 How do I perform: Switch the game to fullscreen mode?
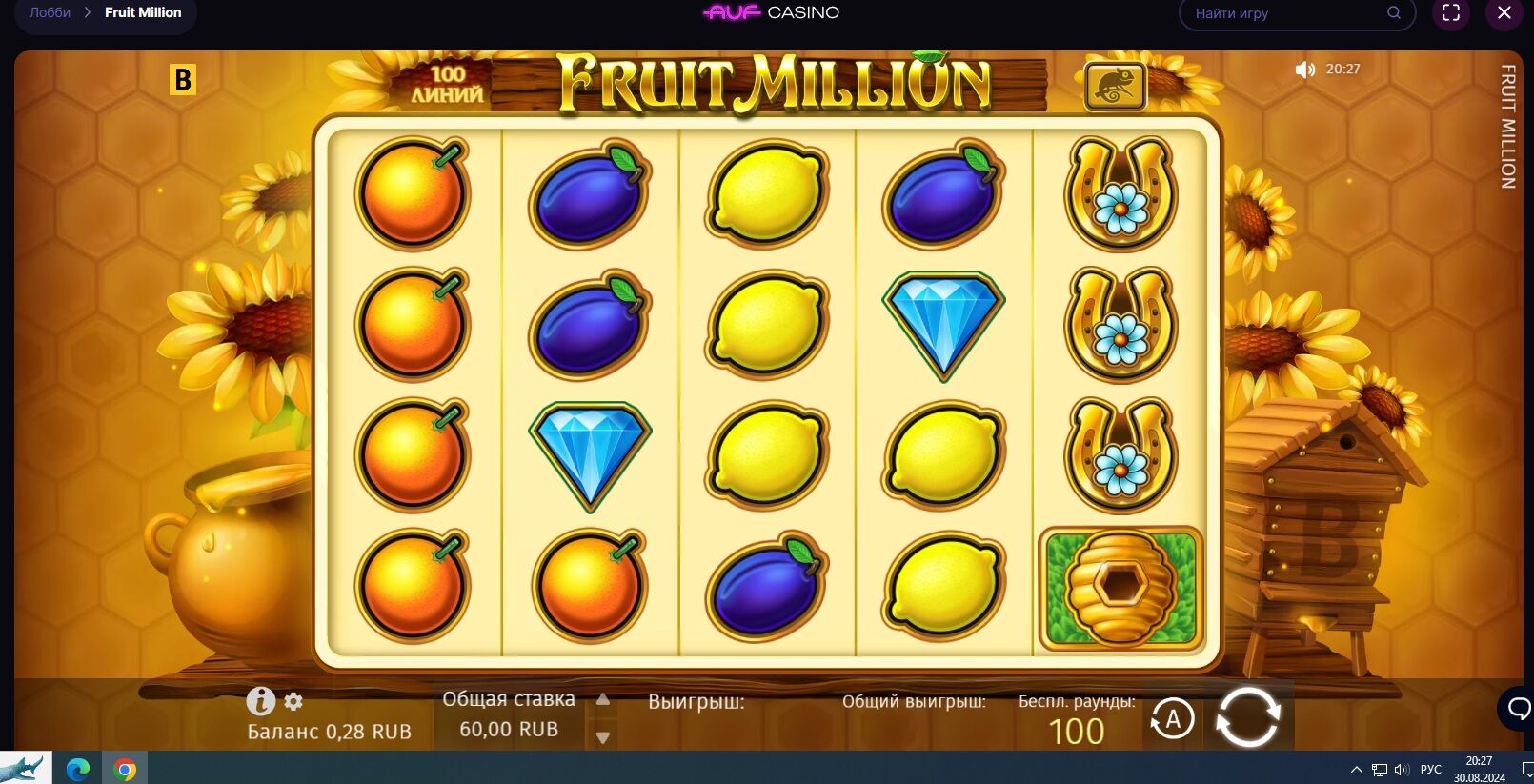1451,12
